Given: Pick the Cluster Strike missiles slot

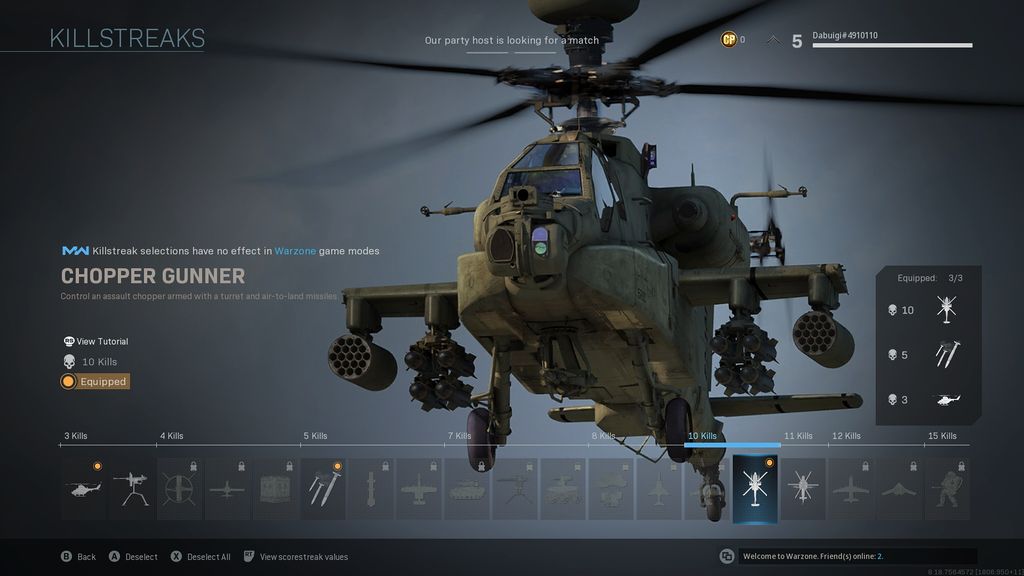Looking at the screenshot, I should pyautogui.click(x=323, y=489).
